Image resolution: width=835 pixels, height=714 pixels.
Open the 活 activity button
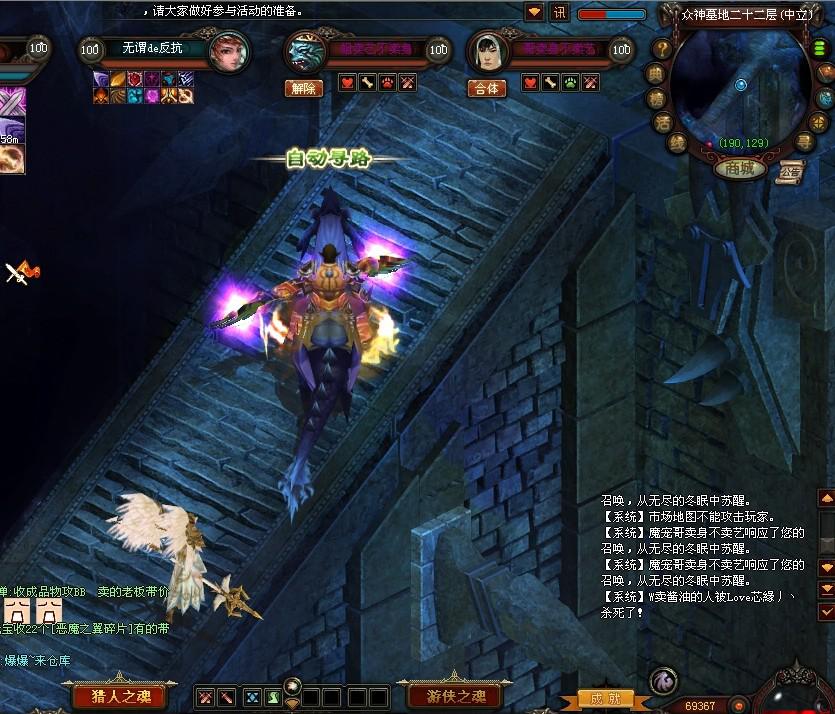(x=663, y=122)
